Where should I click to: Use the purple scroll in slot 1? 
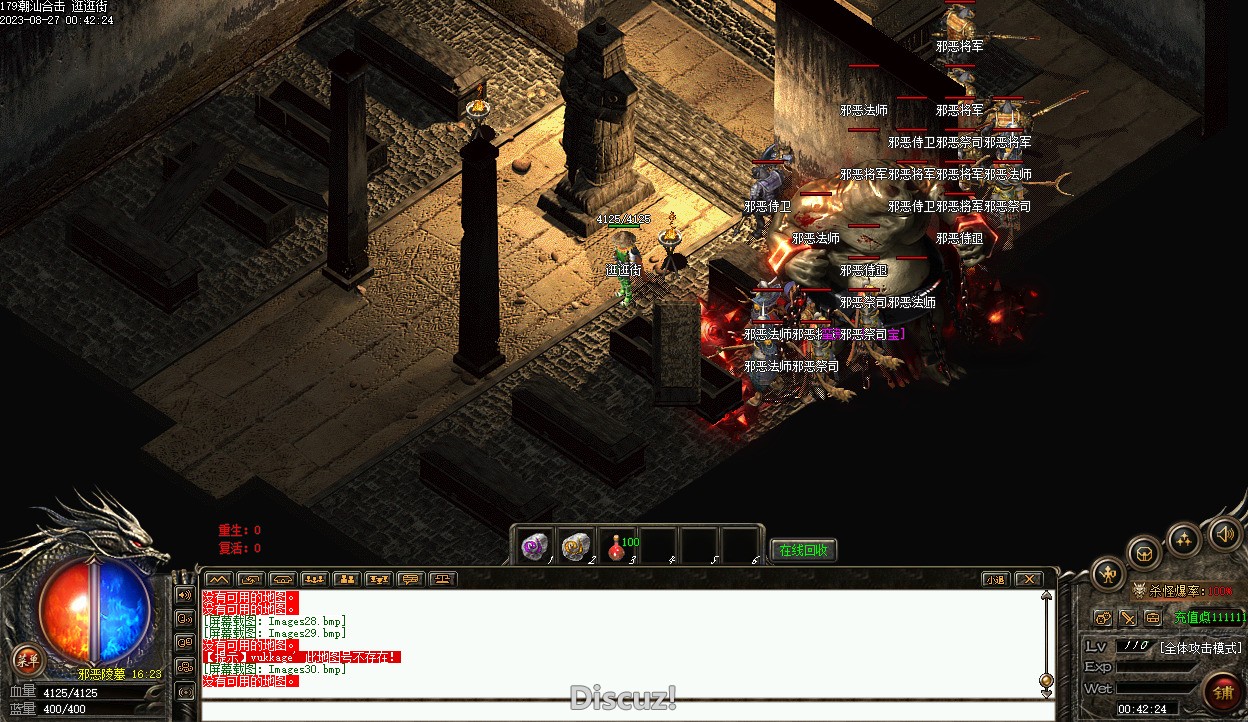coord(534,546)
